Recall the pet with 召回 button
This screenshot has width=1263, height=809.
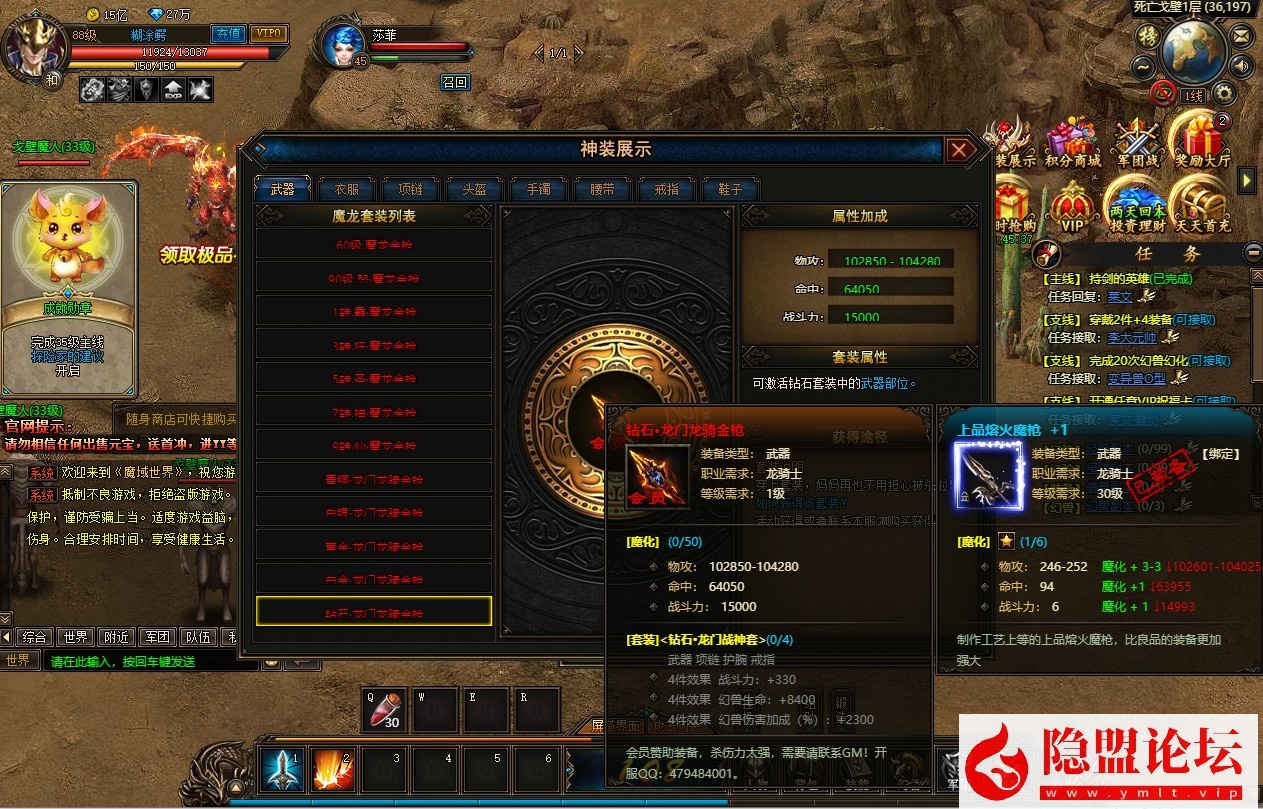(x=455, y=82)
